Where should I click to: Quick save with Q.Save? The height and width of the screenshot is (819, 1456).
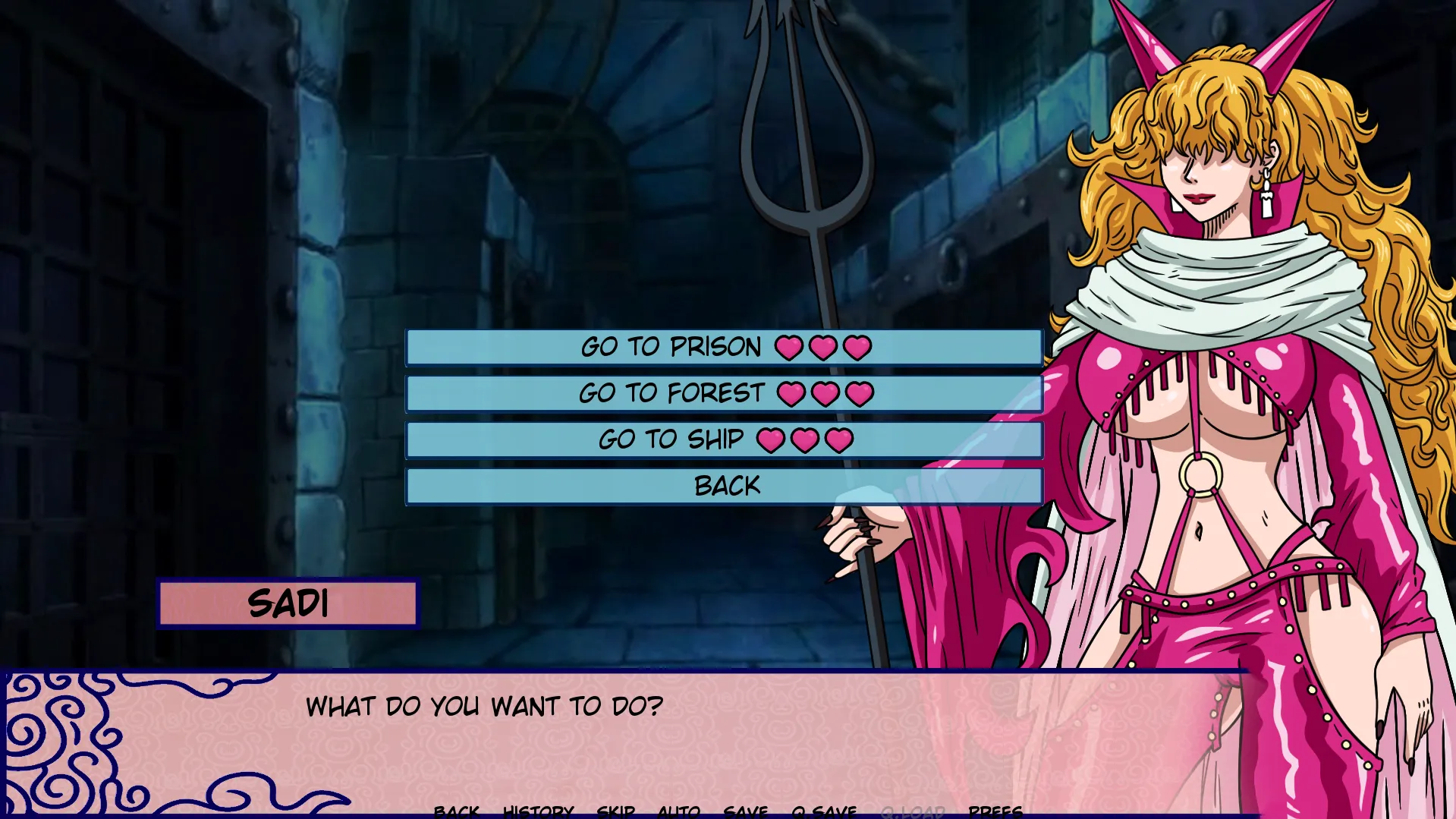tap(823, 811)
